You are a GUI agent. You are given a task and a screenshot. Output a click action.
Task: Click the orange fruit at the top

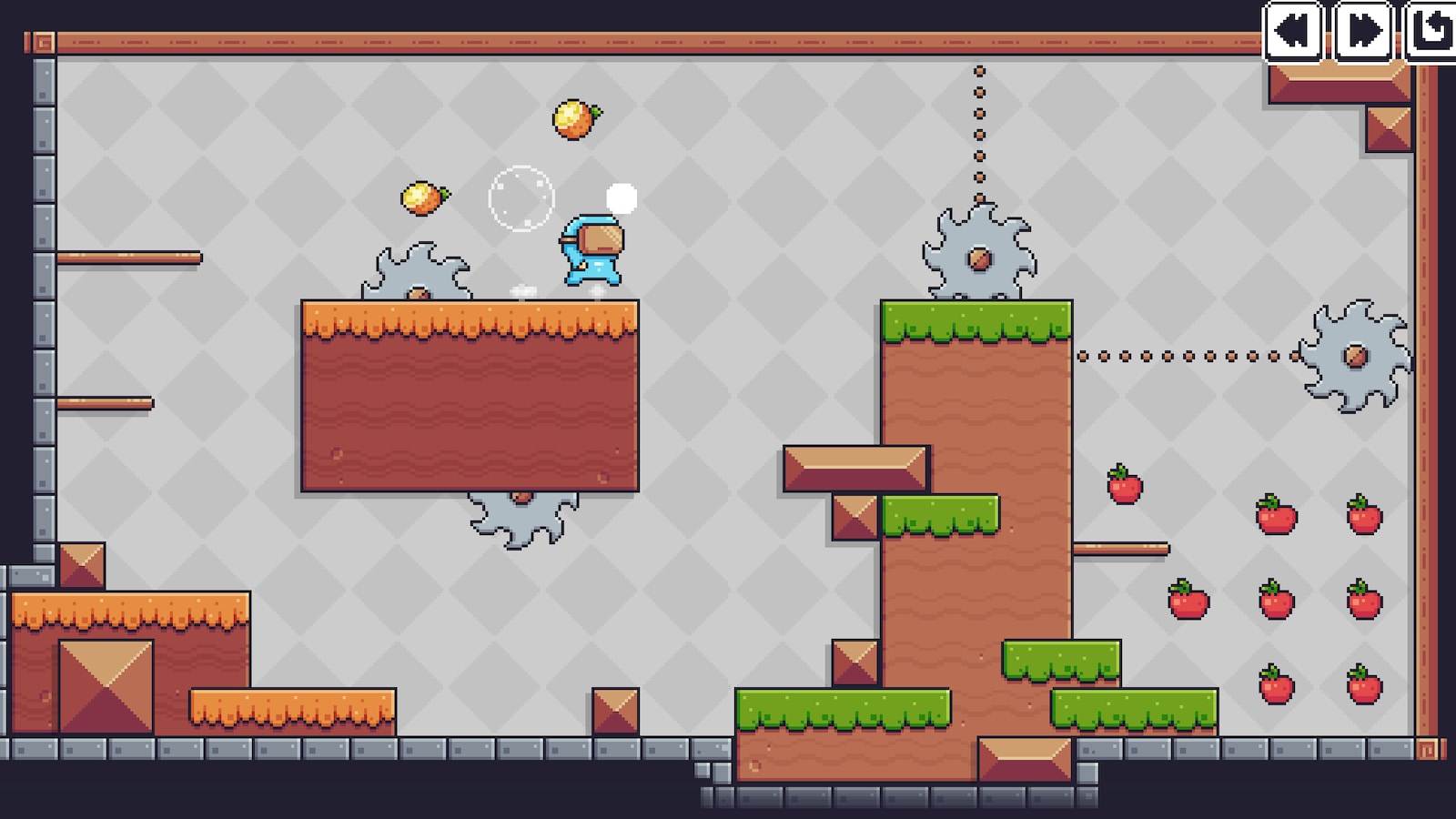tap(573, 120)
